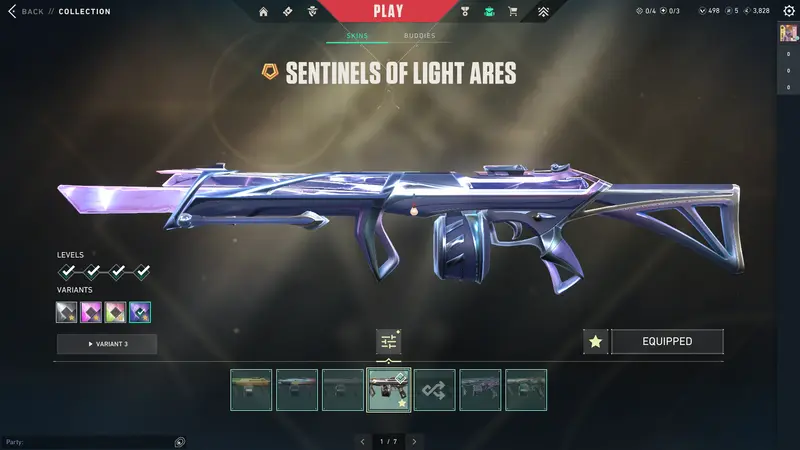Go to the previous skin page

pos(362,441)
